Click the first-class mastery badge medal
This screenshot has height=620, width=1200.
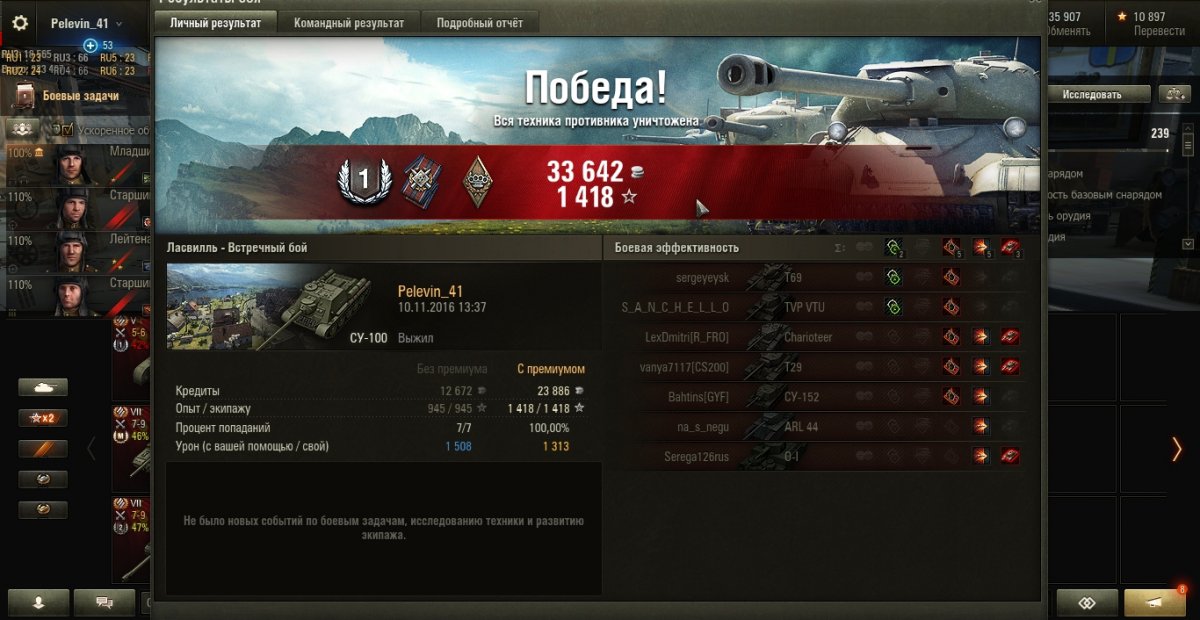click(364, 181)
